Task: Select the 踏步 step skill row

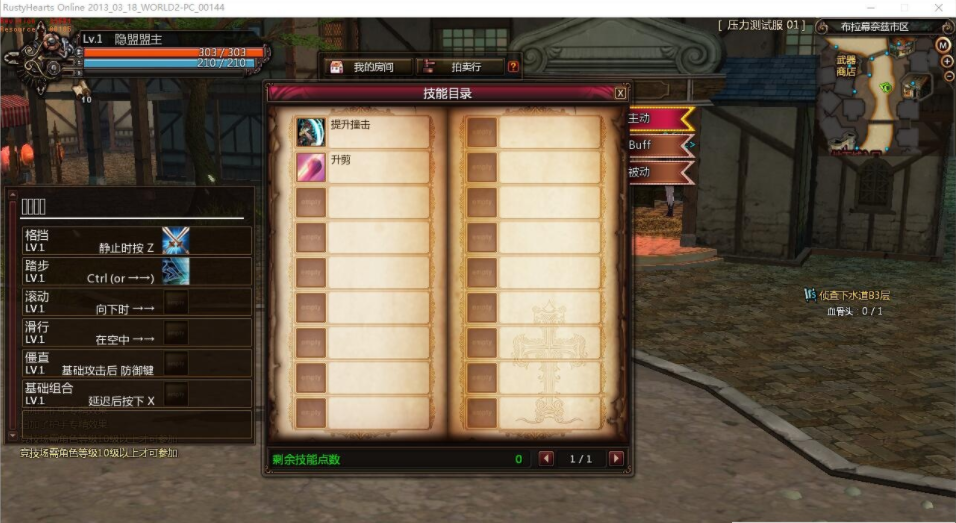Action: tap(137, 271)
